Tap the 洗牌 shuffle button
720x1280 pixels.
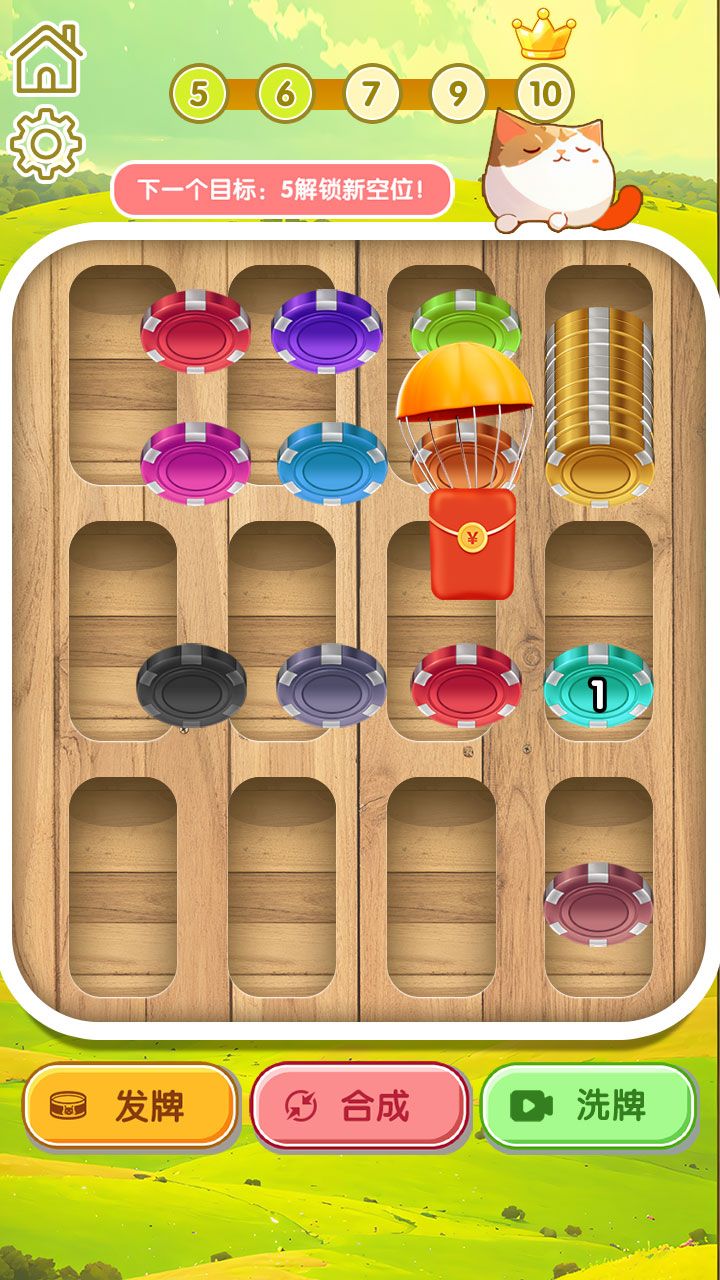tap(588, 1105)
